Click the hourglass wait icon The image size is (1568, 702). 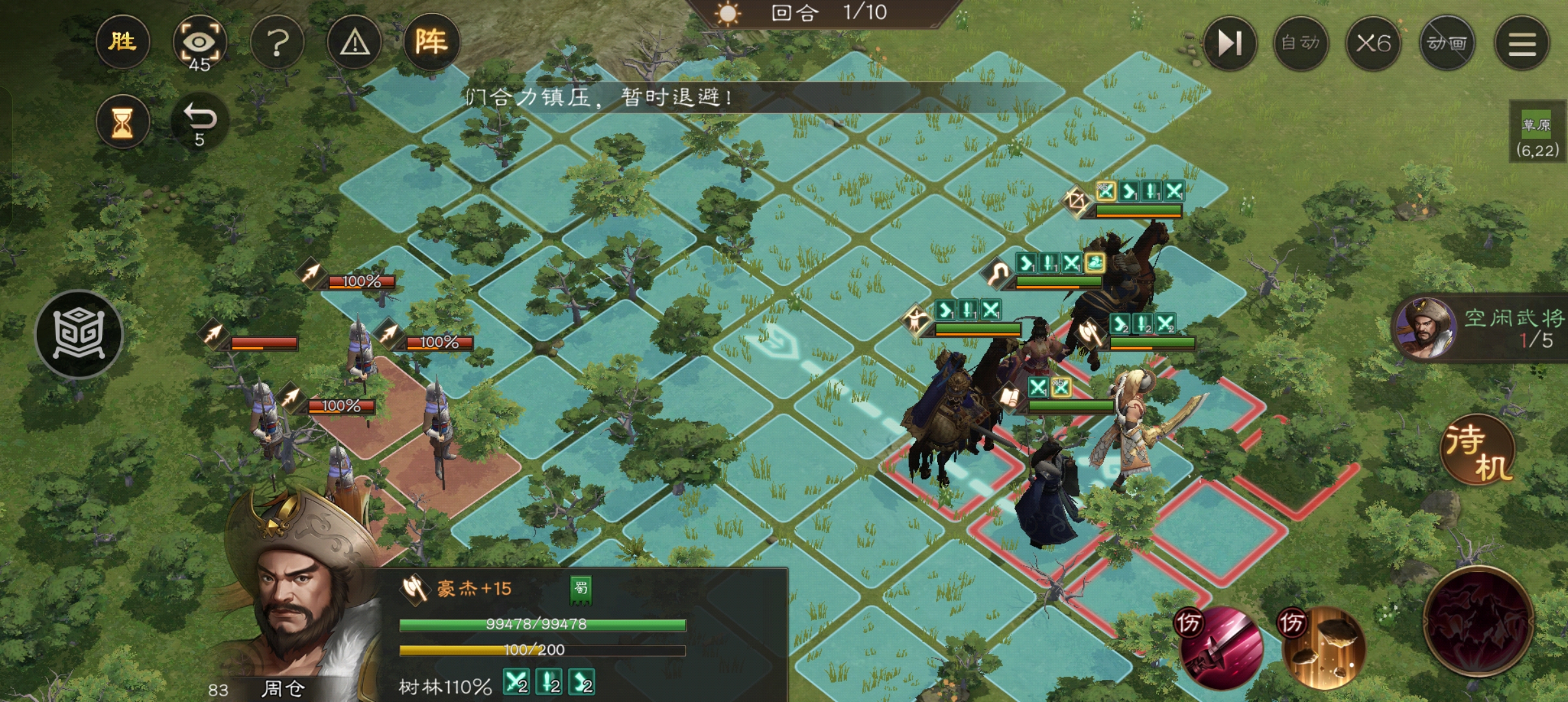tap(122, 122)
